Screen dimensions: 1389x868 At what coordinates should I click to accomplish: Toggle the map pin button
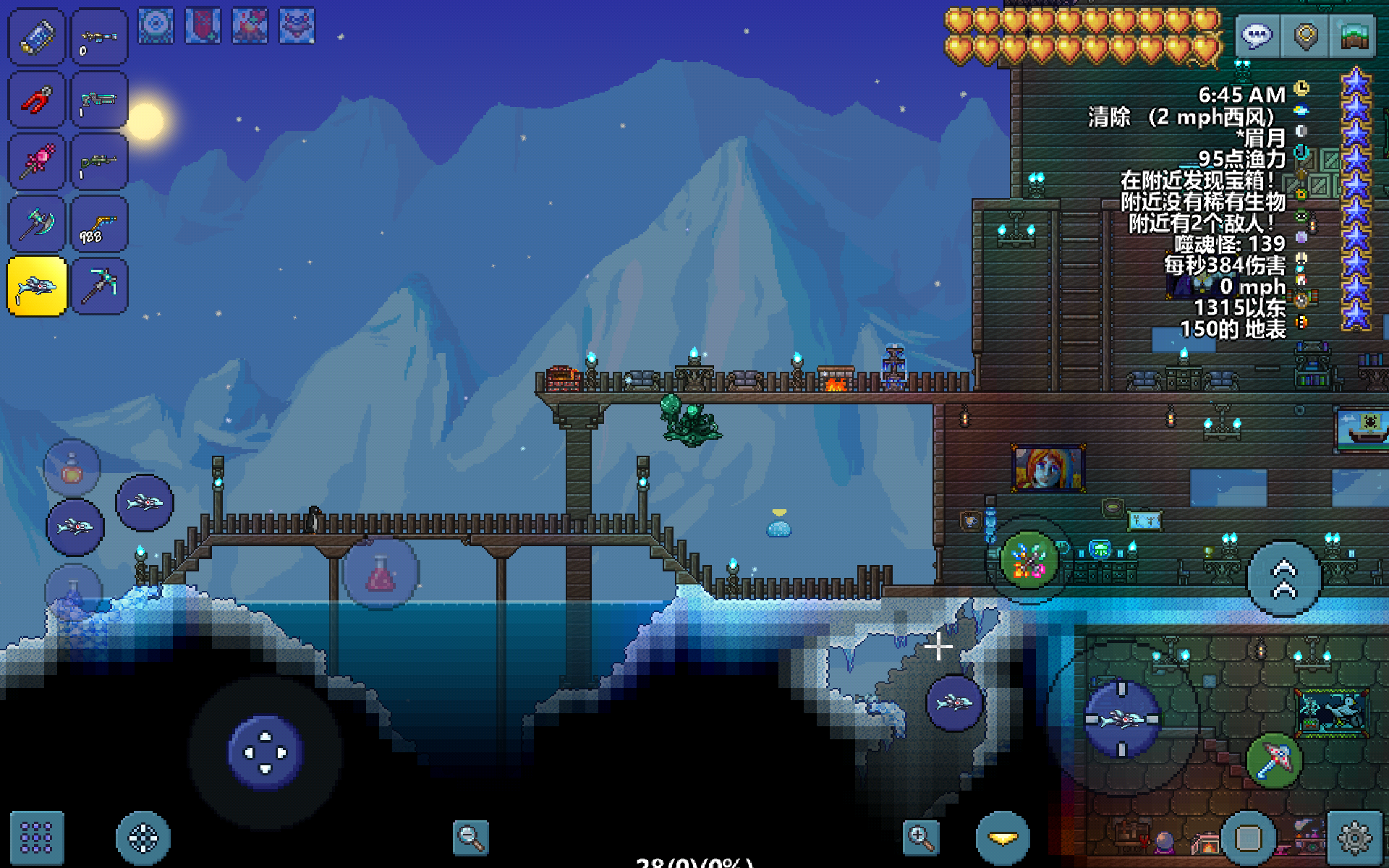coord(1305,35)
